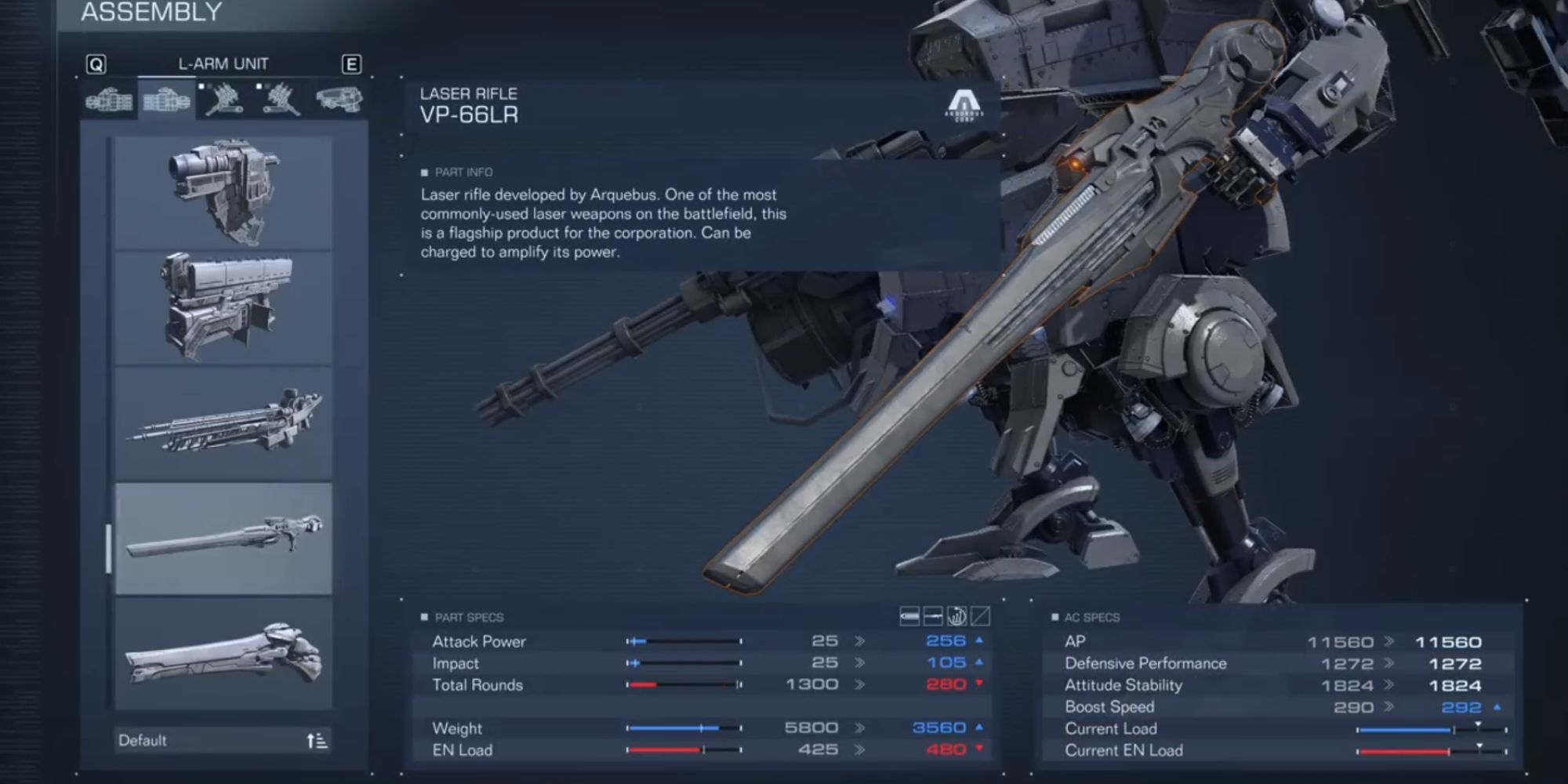This screenshot has height=784, width=1568.
Task: Click the explosive damage-type icon
Action: (x=956, y=619)
